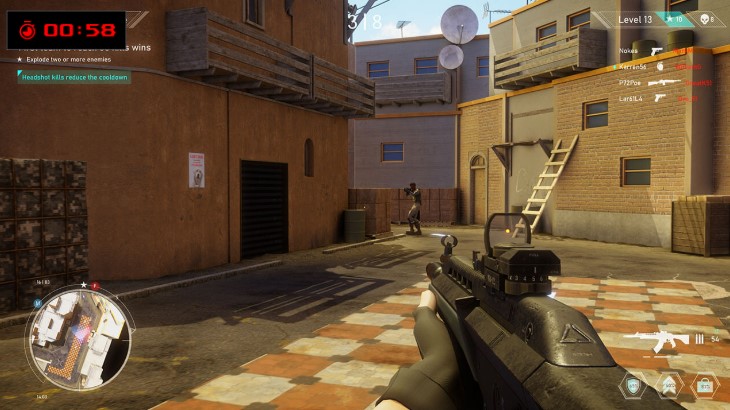Screen dimensions: 730x410
Task: Click the Kerran56 kill feed row
Action: 660,67
